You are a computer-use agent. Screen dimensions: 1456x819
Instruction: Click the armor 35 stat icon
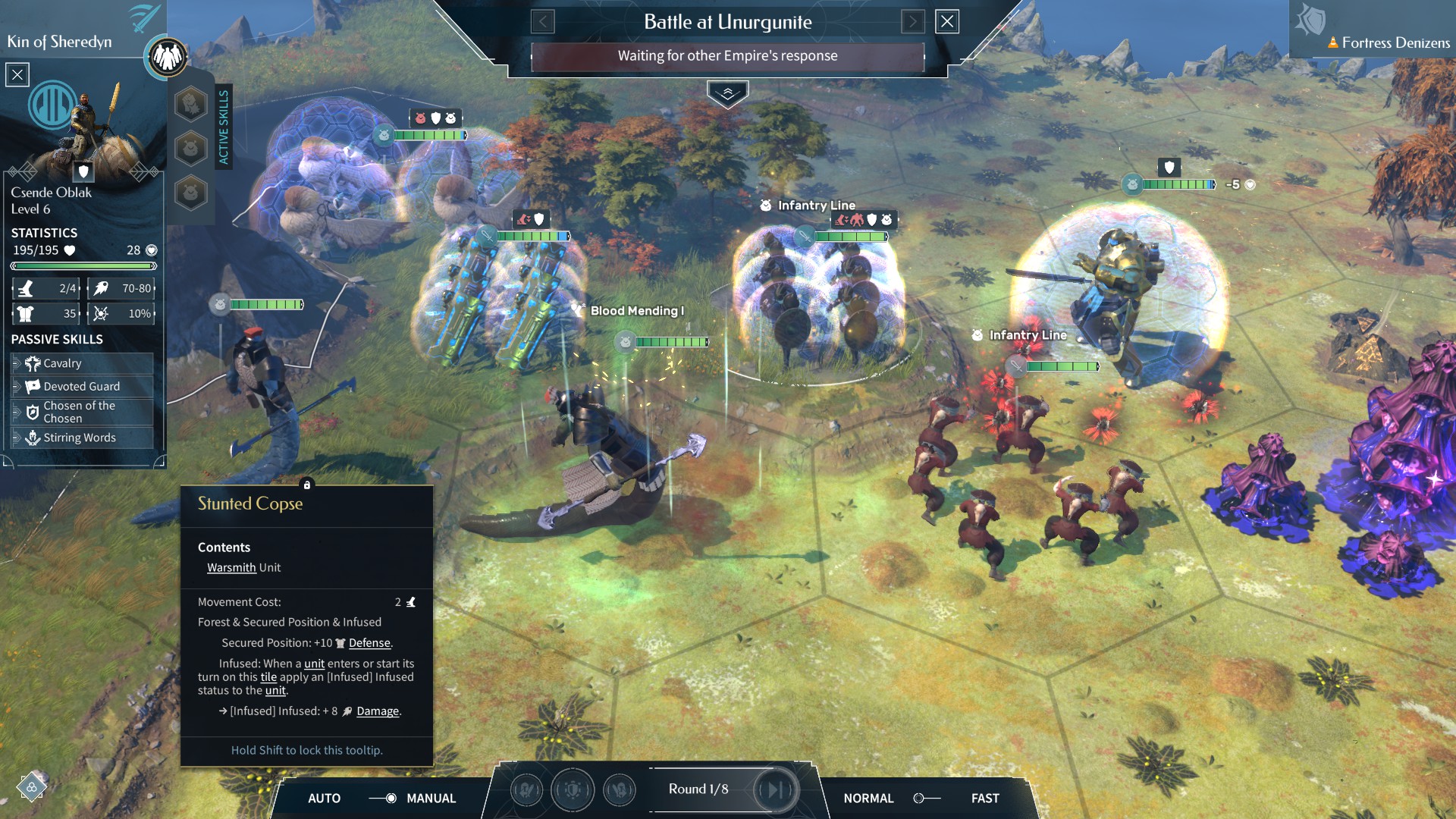click(27, 313)
